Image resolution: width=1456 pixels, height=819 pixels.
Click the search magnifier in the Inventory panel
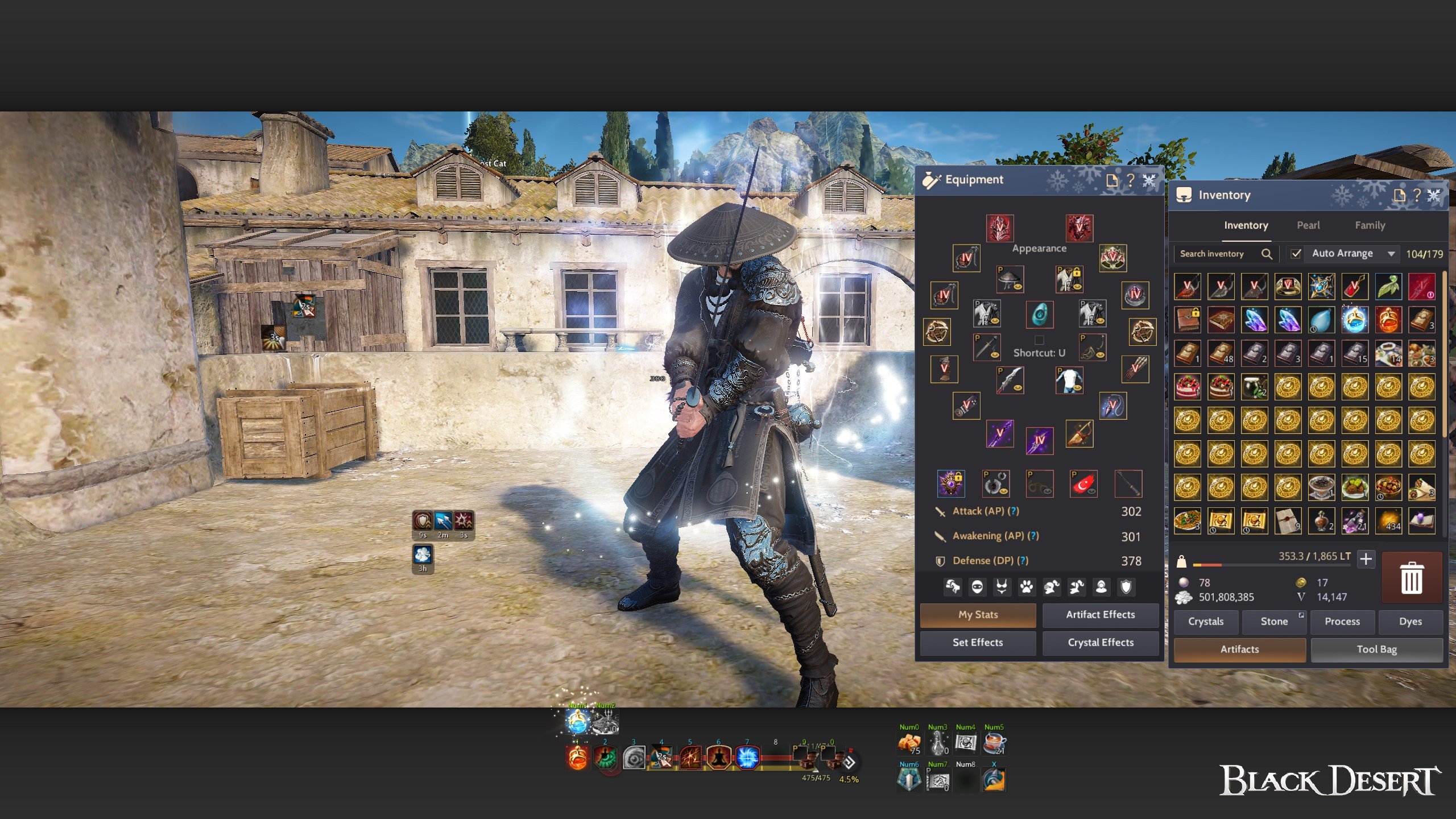(x=1267, y=254)
